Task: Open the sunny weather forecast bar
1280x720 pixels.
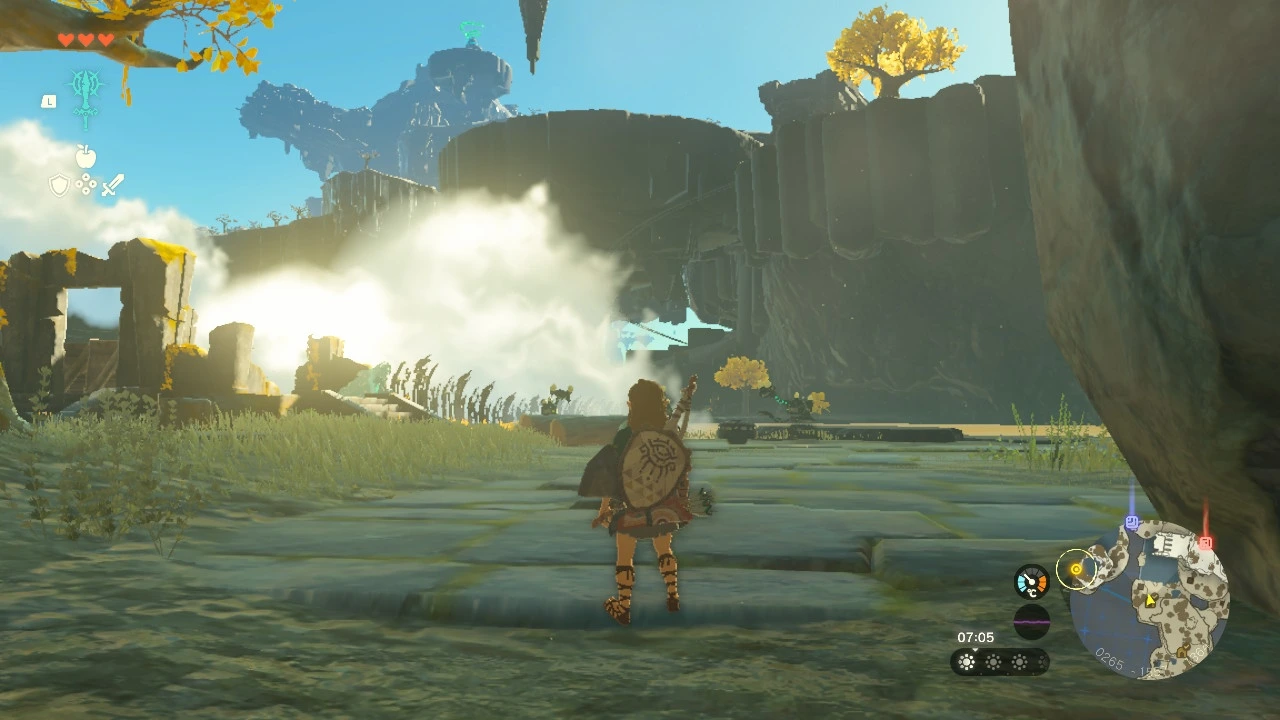Action: 999,661
